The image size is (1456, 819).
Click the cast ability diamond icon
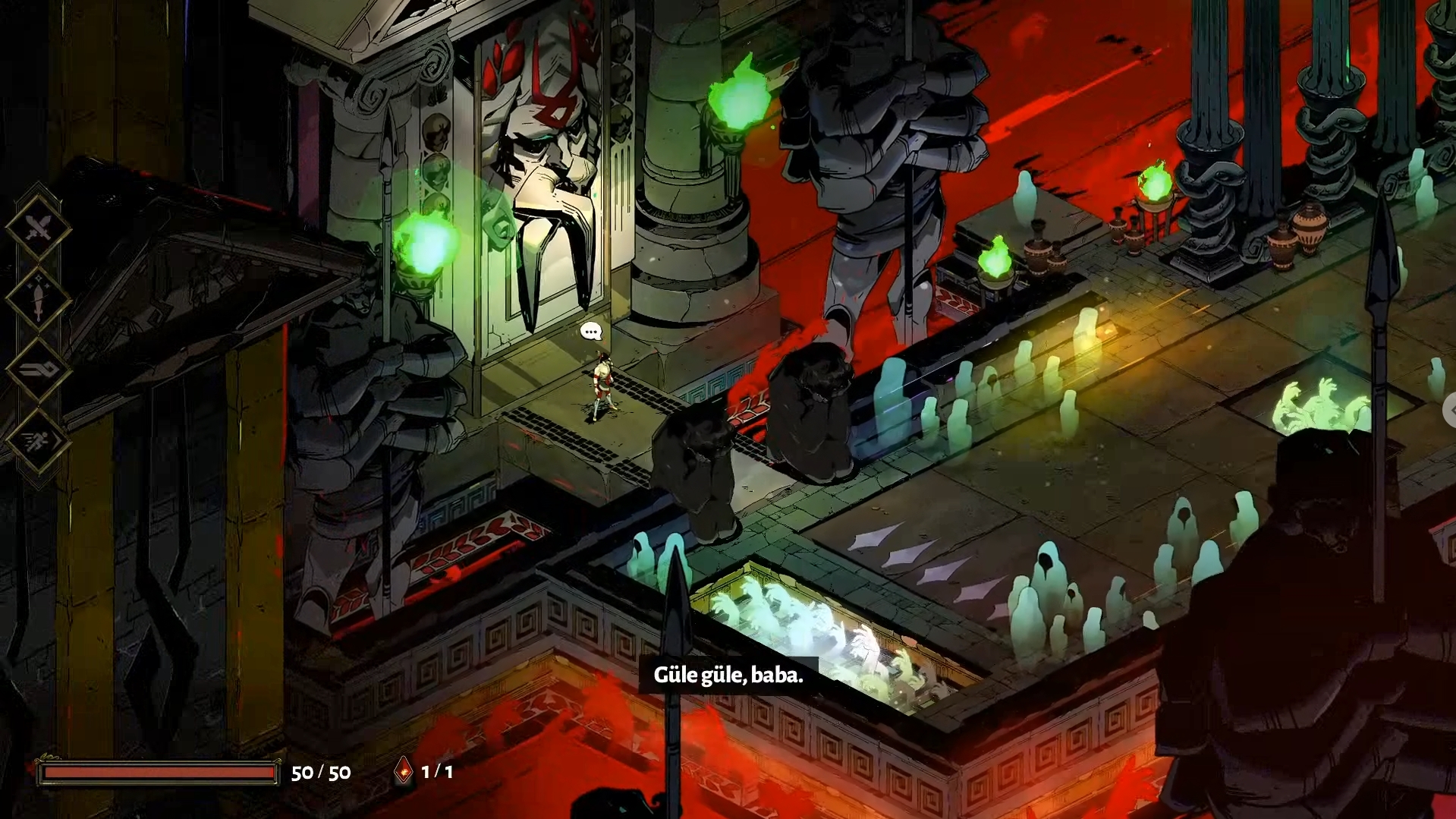tap(38, 370)
